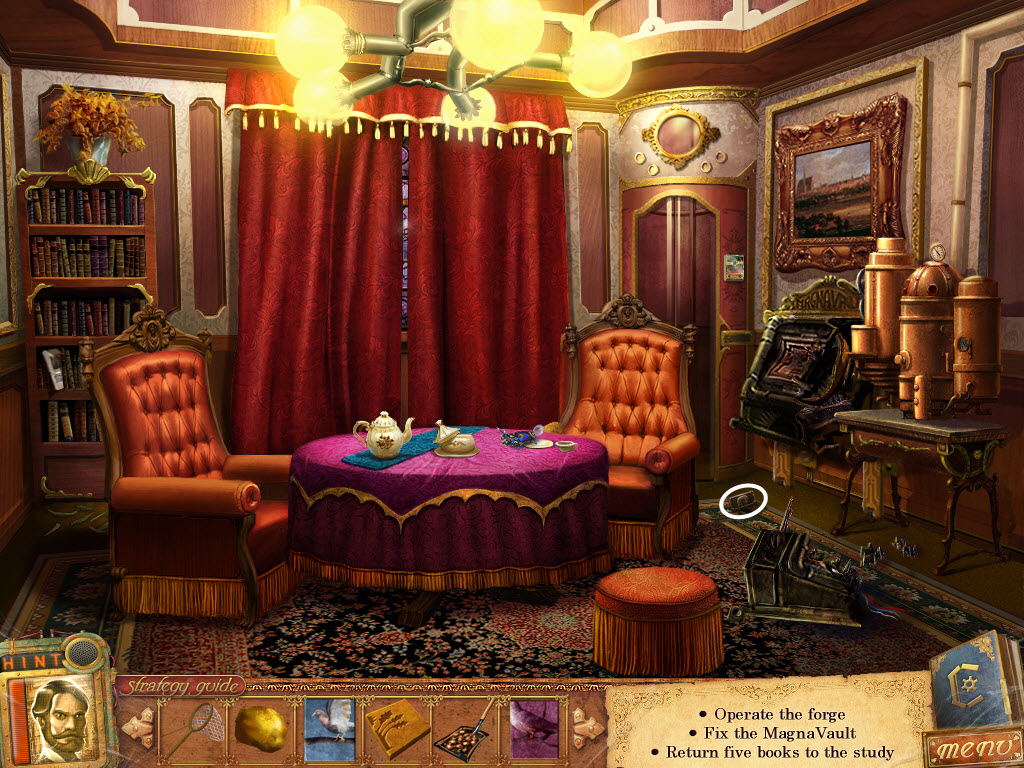View the task list on the parchment
Screen dimensions: 1024x768
pos(770,733)
